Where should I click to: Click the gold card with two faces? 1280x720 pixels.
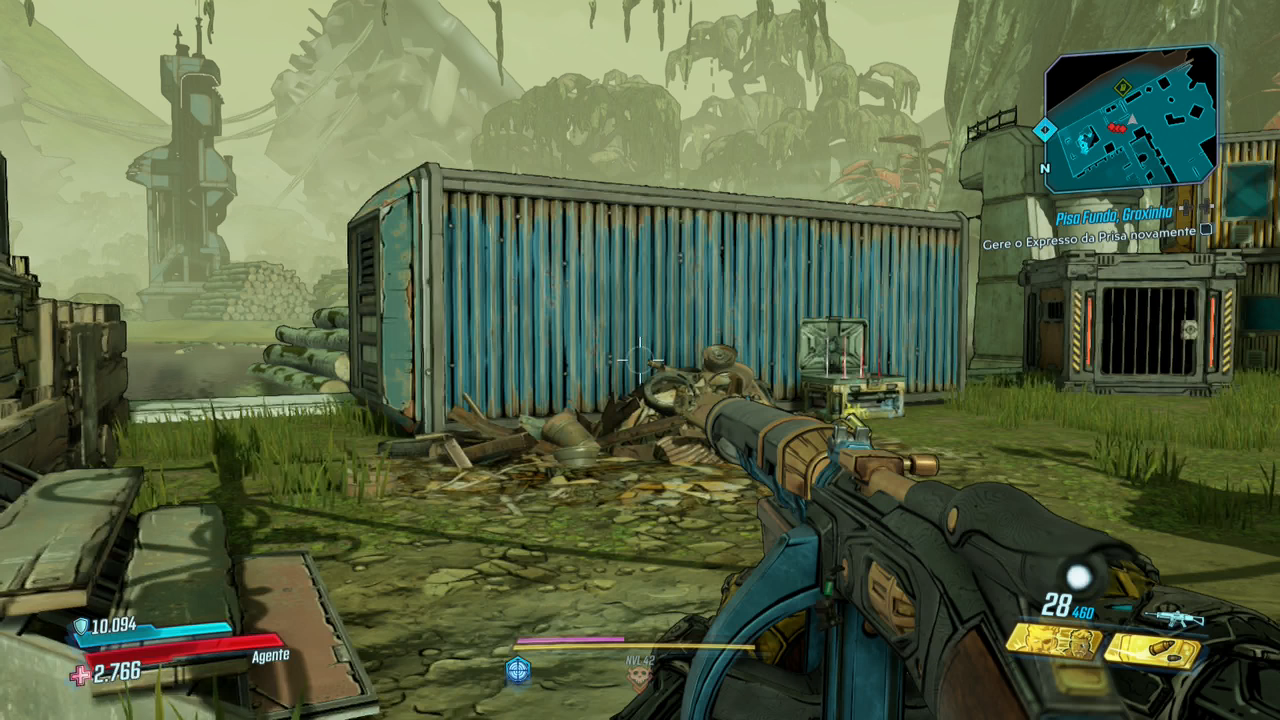tap(1053, 641)
